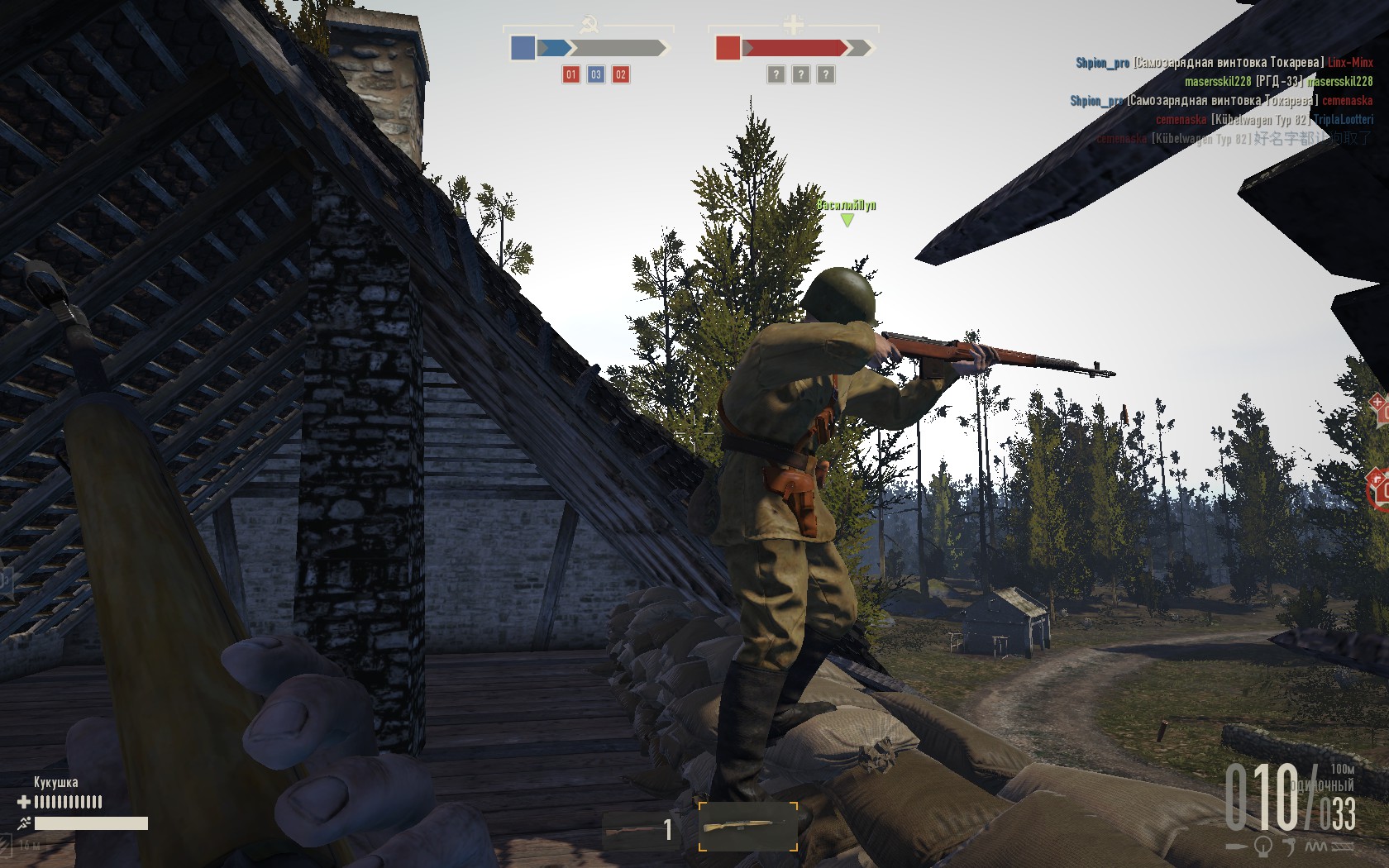Screen dimensions: 1389x868
Task: Click the pistol sidearm badge icon
Action: pyautogui.click(x=1290, y=847)
